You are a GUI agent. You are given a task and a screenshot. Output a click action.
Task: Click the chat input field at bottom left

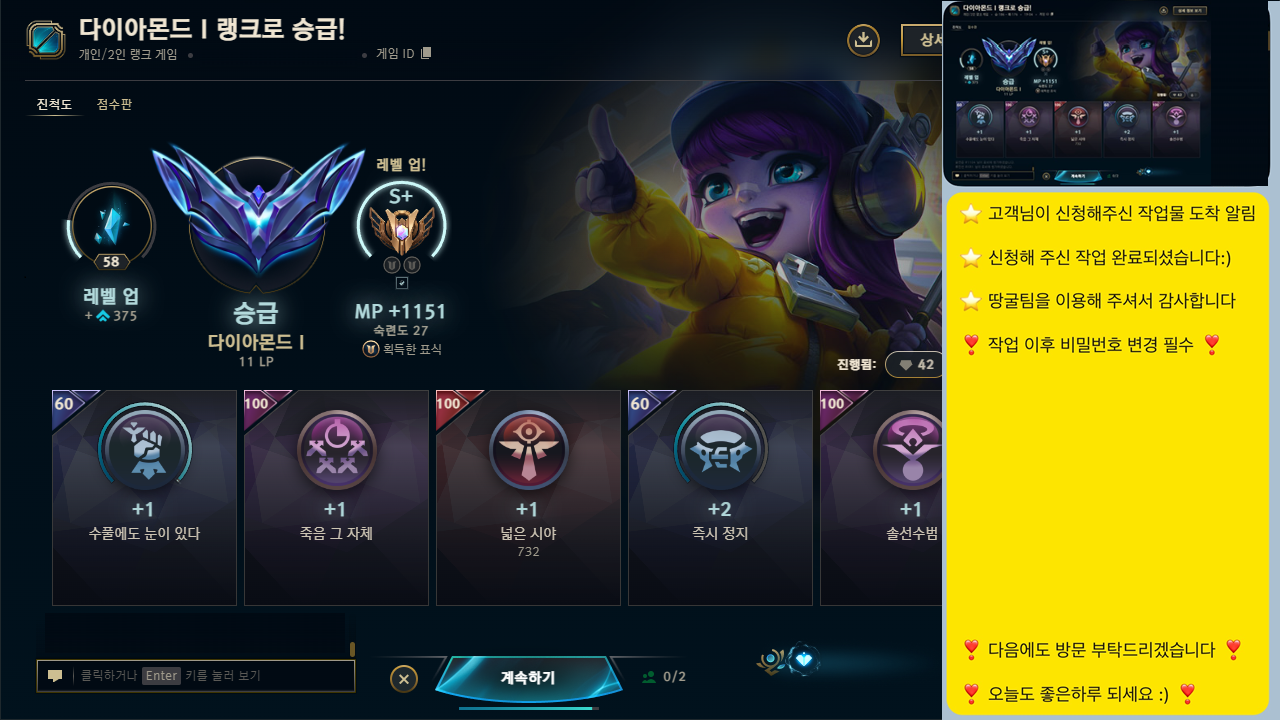coord(200,676)
